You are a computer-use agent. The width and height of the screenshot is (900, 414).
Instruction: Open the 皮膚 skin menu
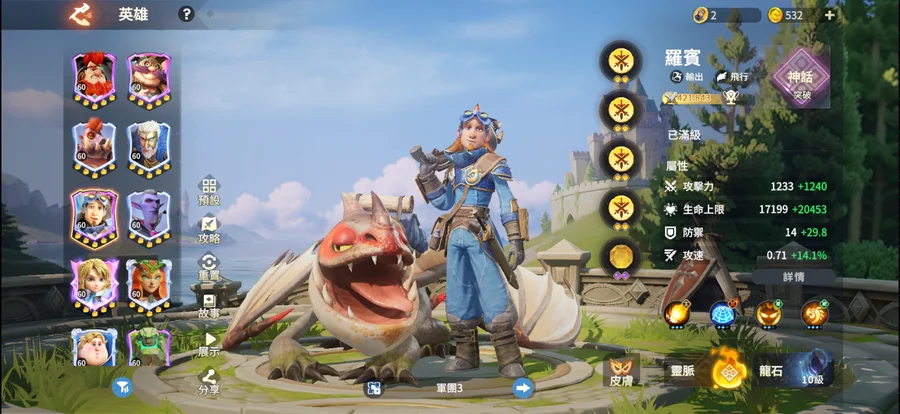622,370
